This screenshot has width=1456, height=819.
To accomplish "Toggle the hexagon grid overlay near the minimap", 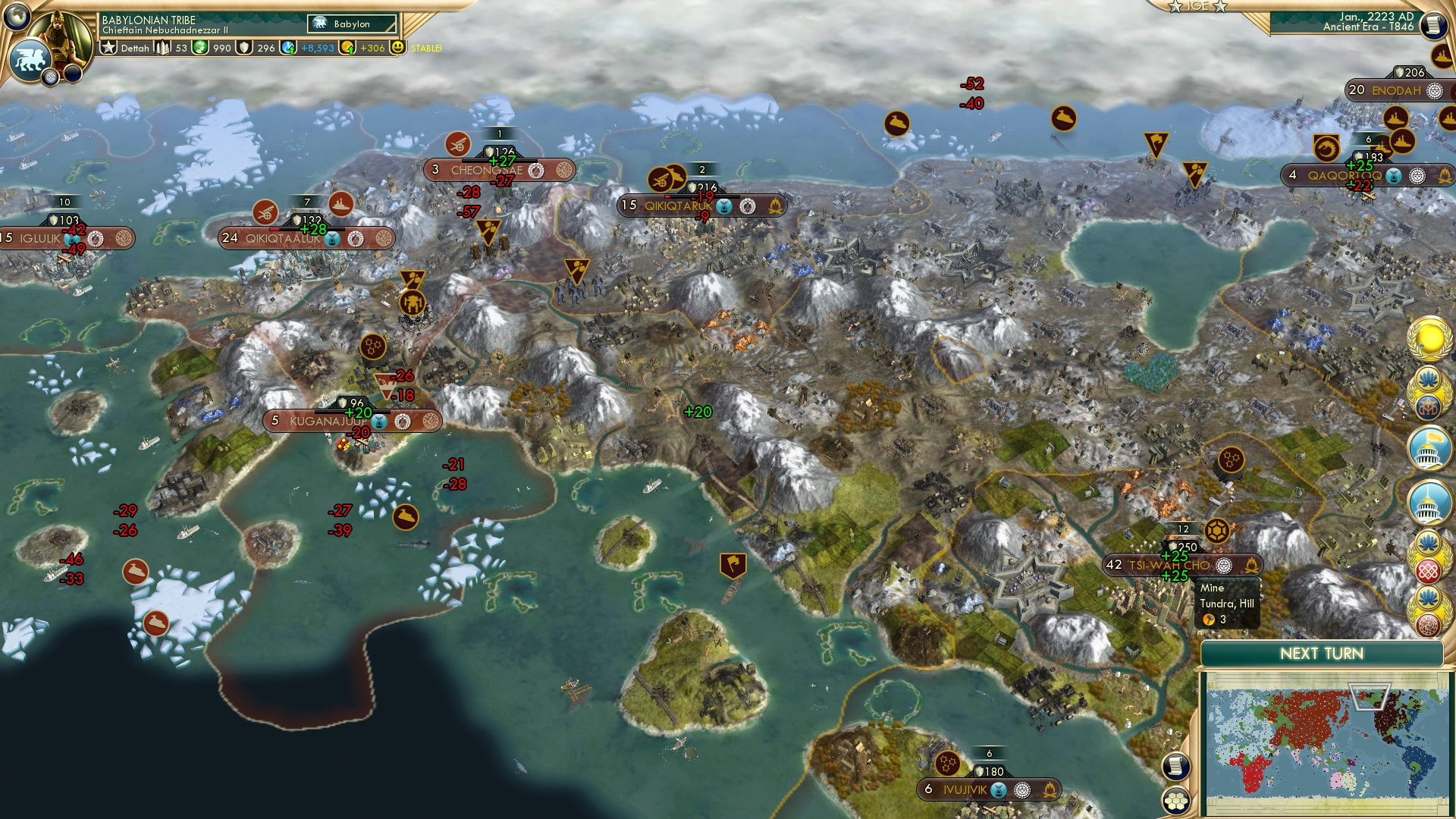I will [x=1176, y=802].
